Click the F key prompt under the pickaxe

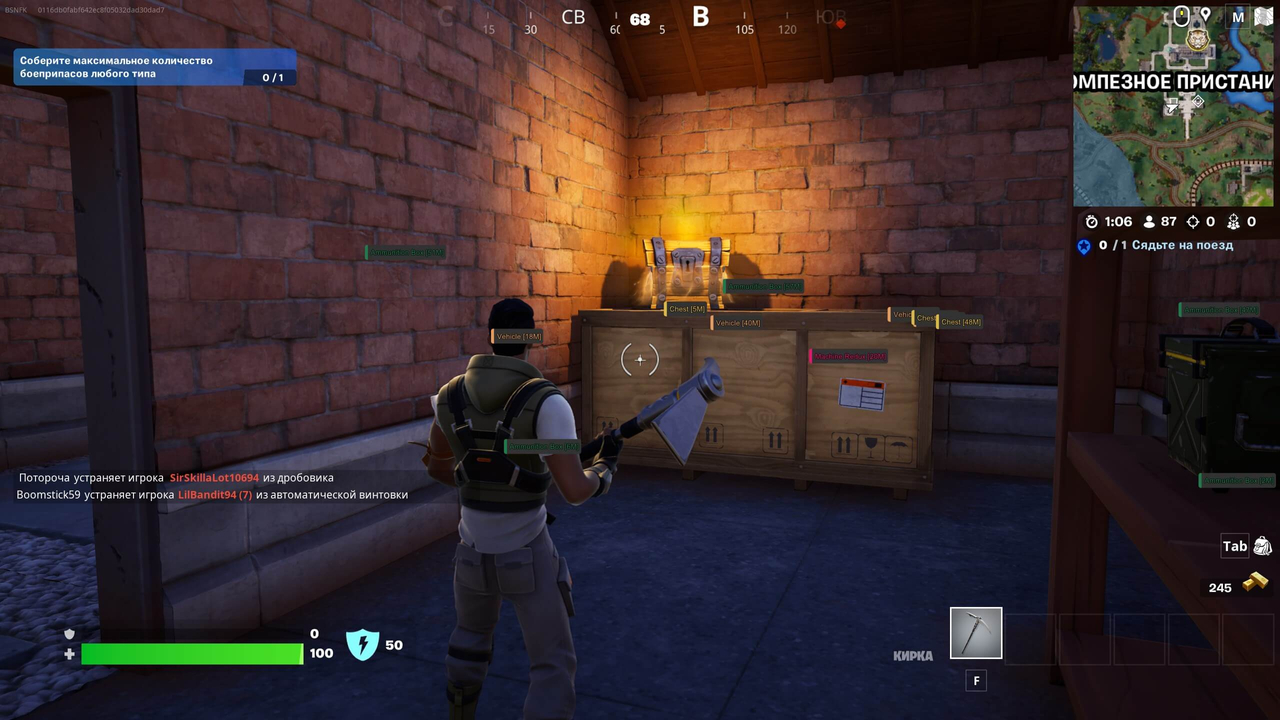975,680
